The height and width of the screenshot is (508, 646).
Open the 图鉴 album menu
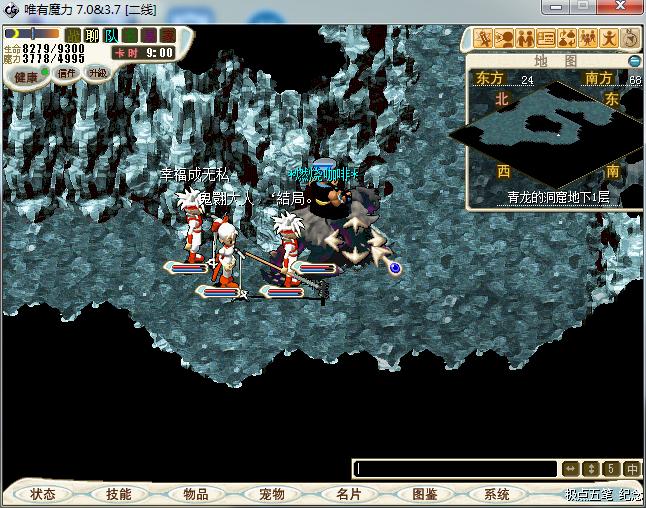pos(424,494)
